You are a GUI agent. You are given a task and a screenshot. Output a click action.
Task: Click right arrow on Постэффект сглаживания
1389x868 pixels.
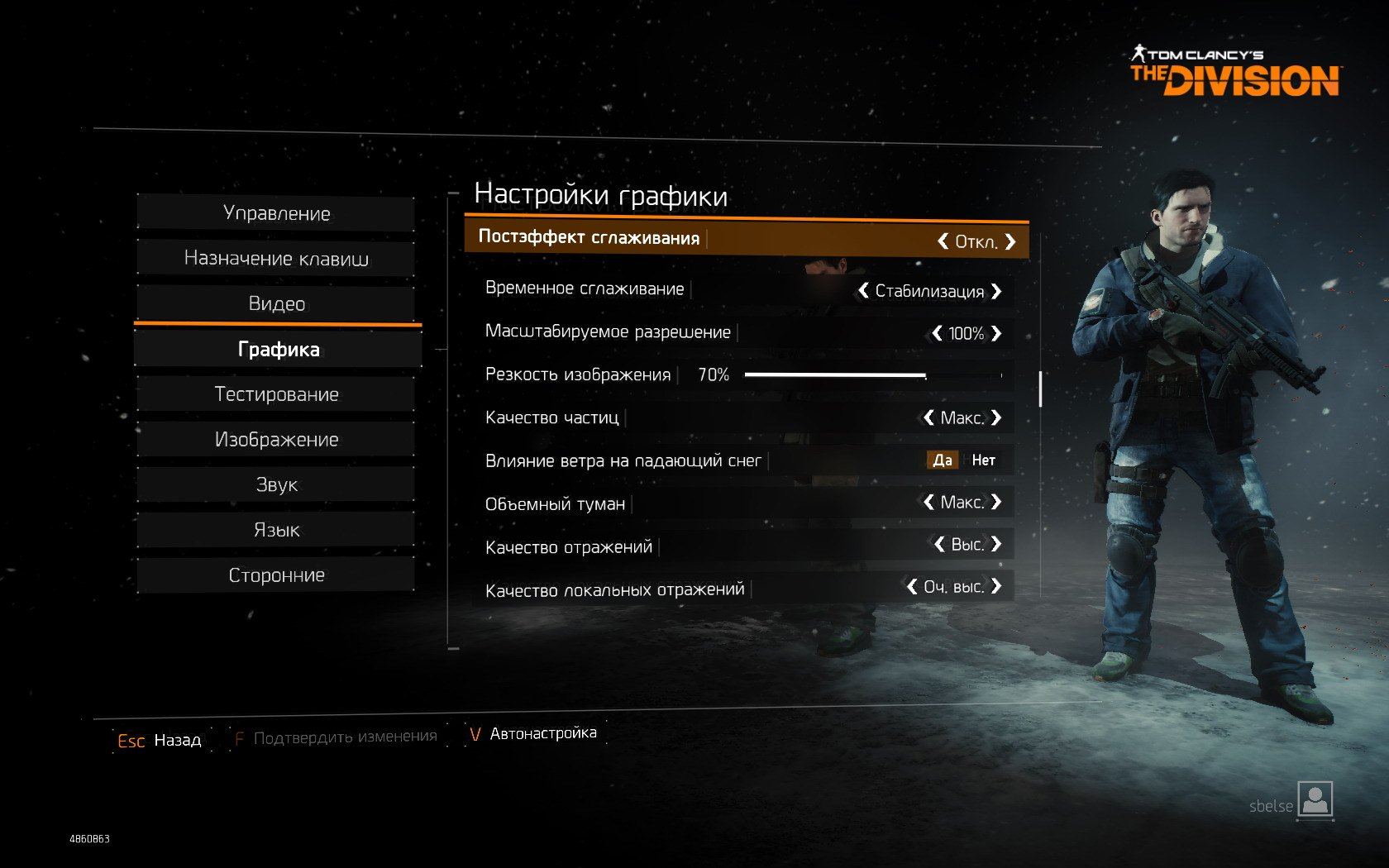pos(1010,241)
